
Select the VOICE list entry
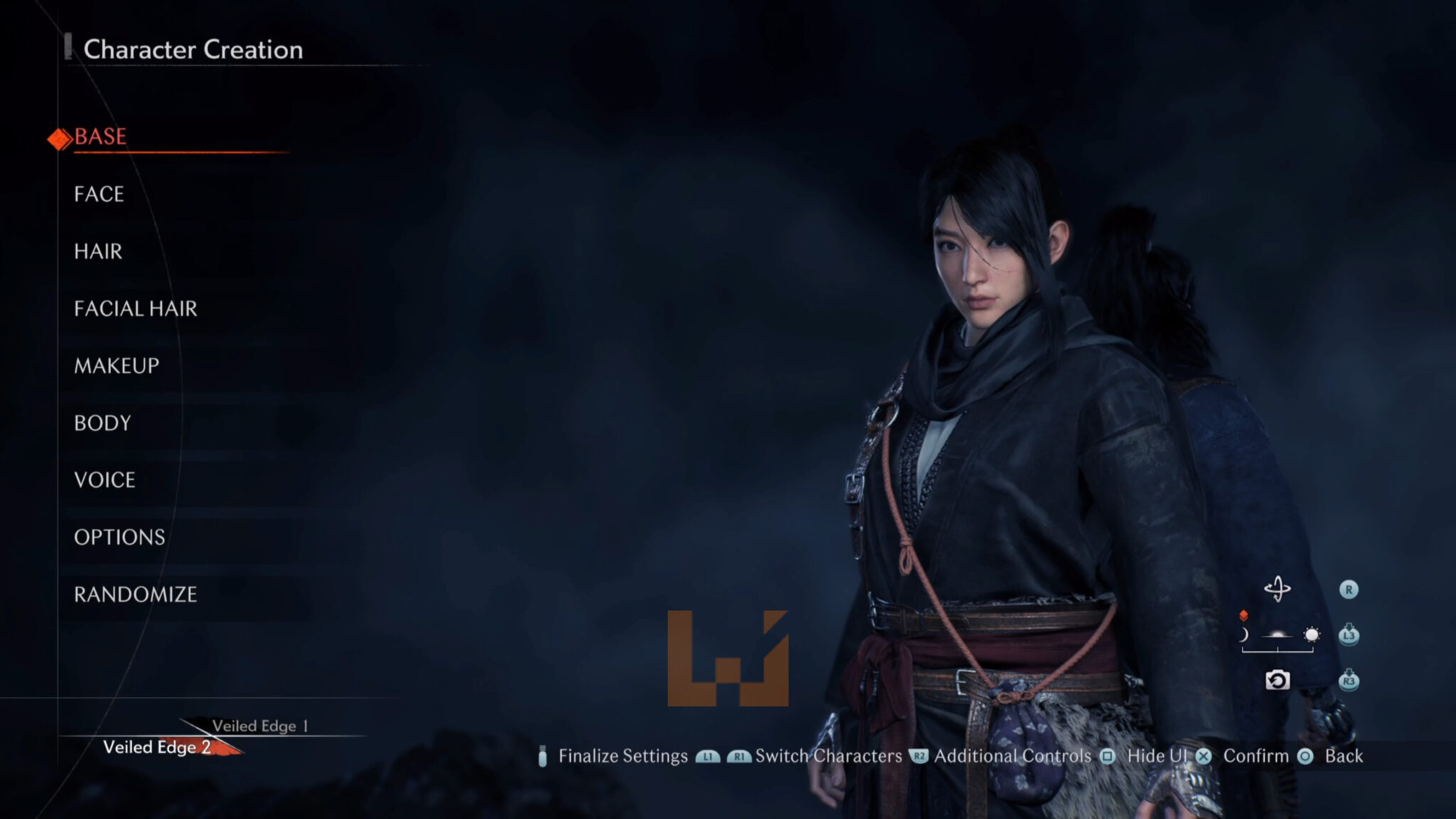coord(104,480)
